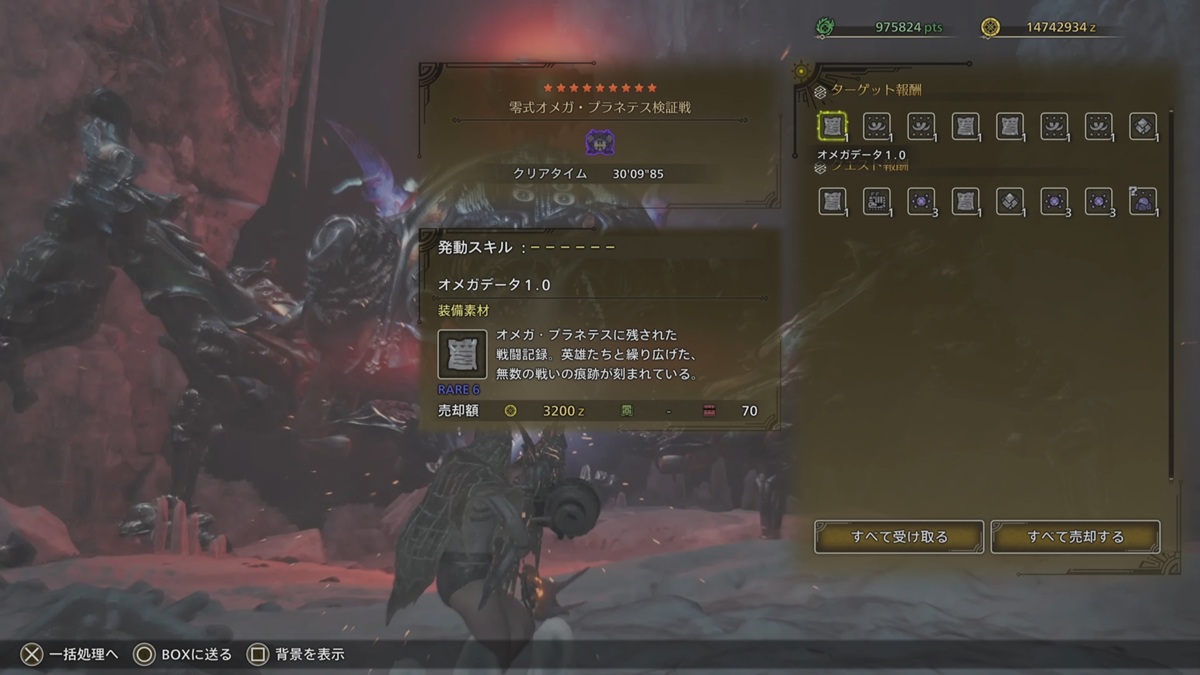This screenshot has height=675, width=1200.
Task: Pick the question-mark purple item reward slot
Action: [1142, 201]
